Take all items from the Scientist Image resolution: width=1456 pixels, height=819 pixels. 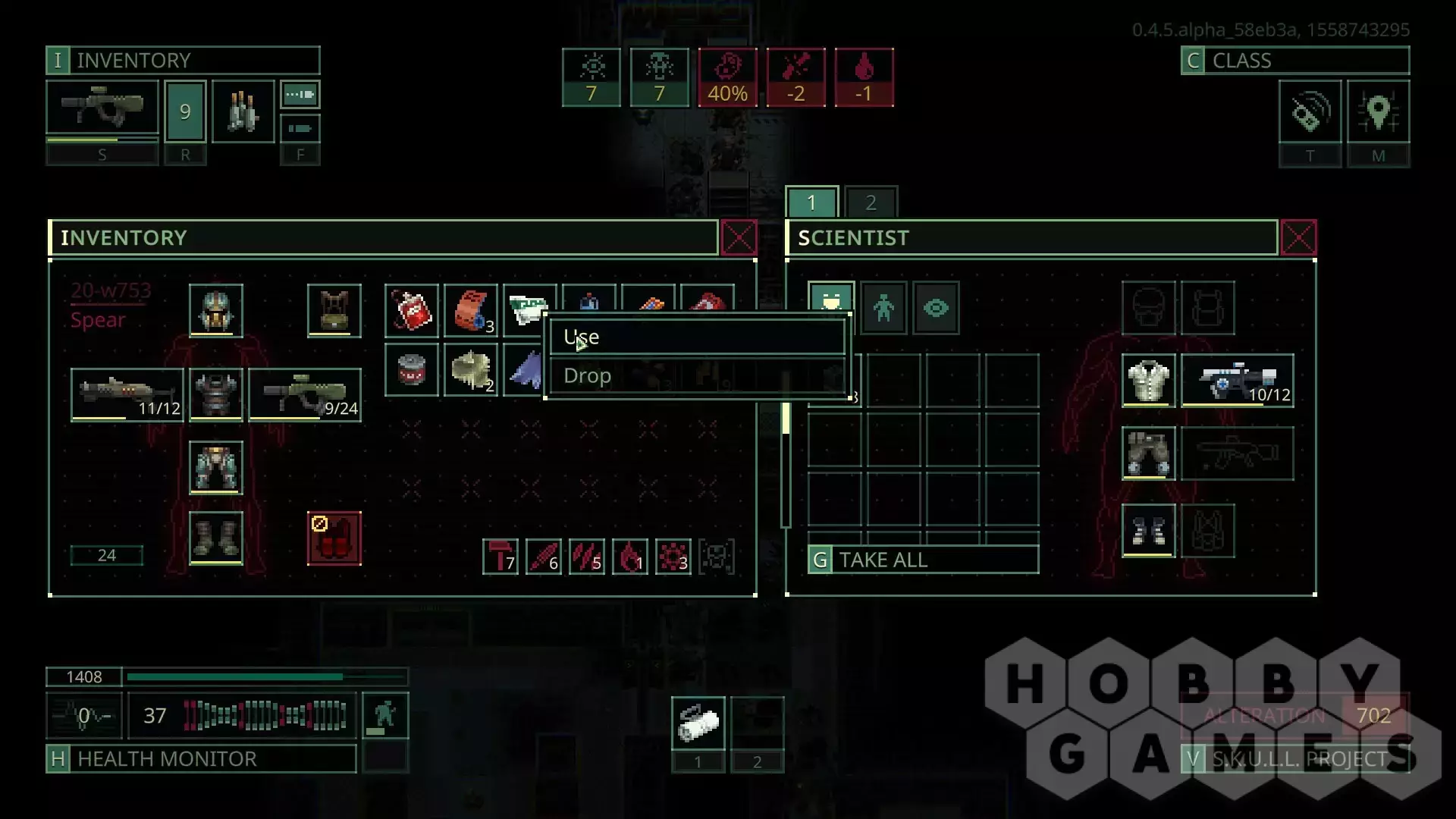click(923, 560)
